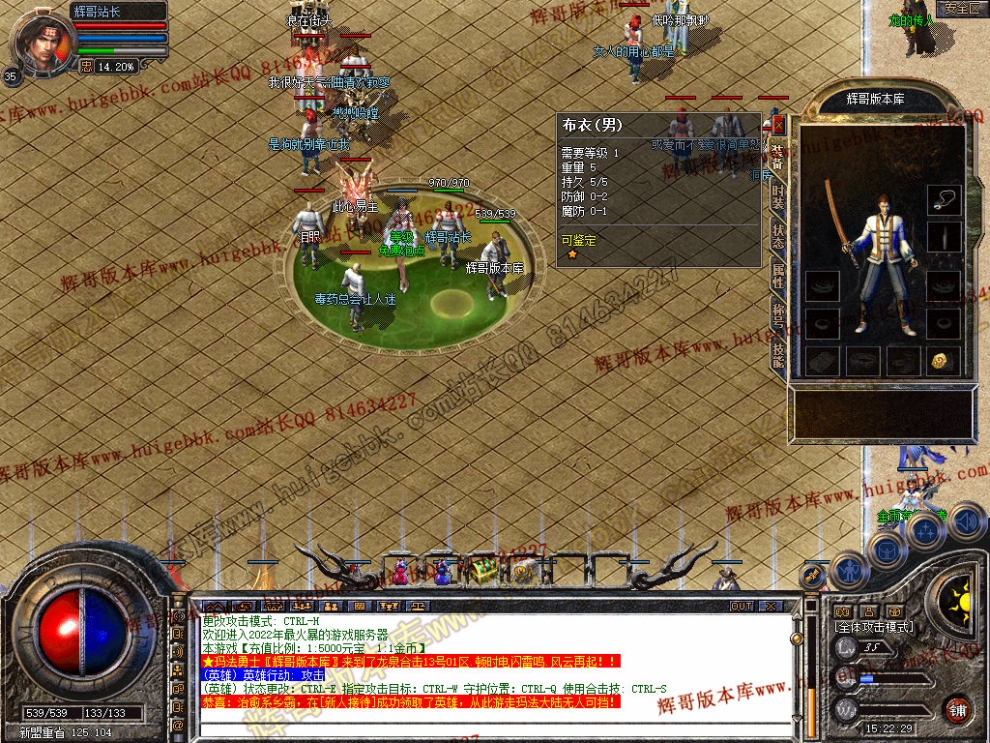The width and height of the screenshot is (990, 743).
Task: Show the 属性 (attributes) tab
Action: 778,274
